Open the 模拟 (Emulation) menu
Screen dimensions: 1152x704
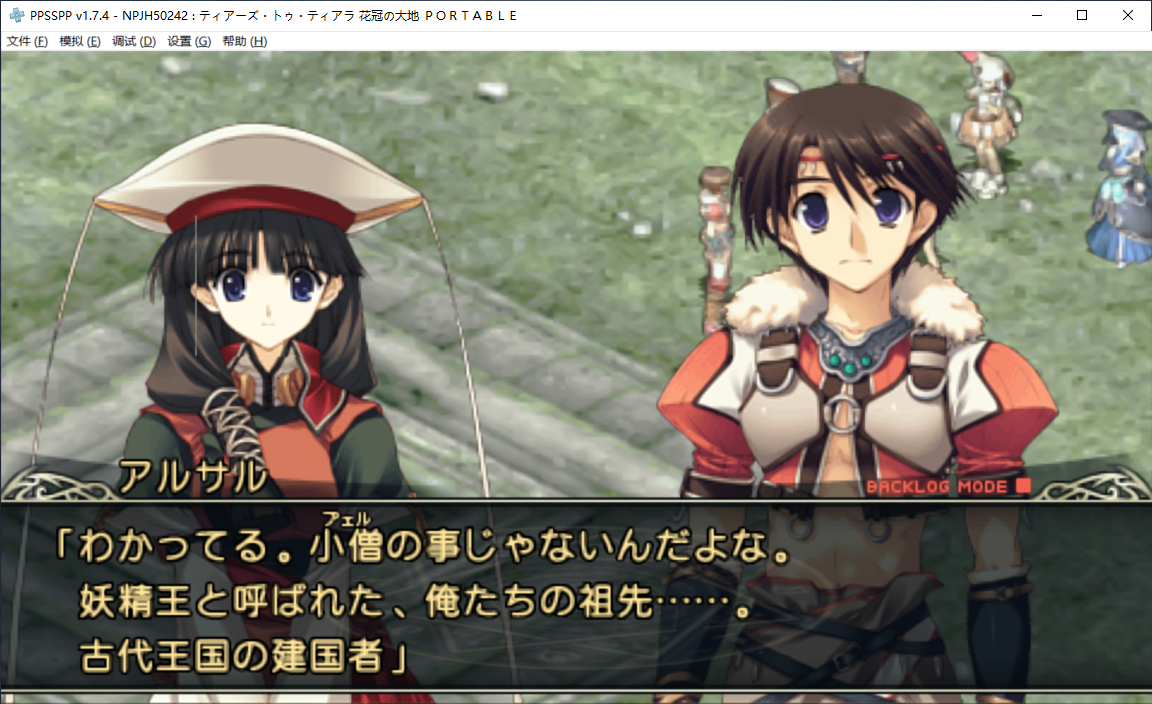pyautogui.click(x=80, y=41)
